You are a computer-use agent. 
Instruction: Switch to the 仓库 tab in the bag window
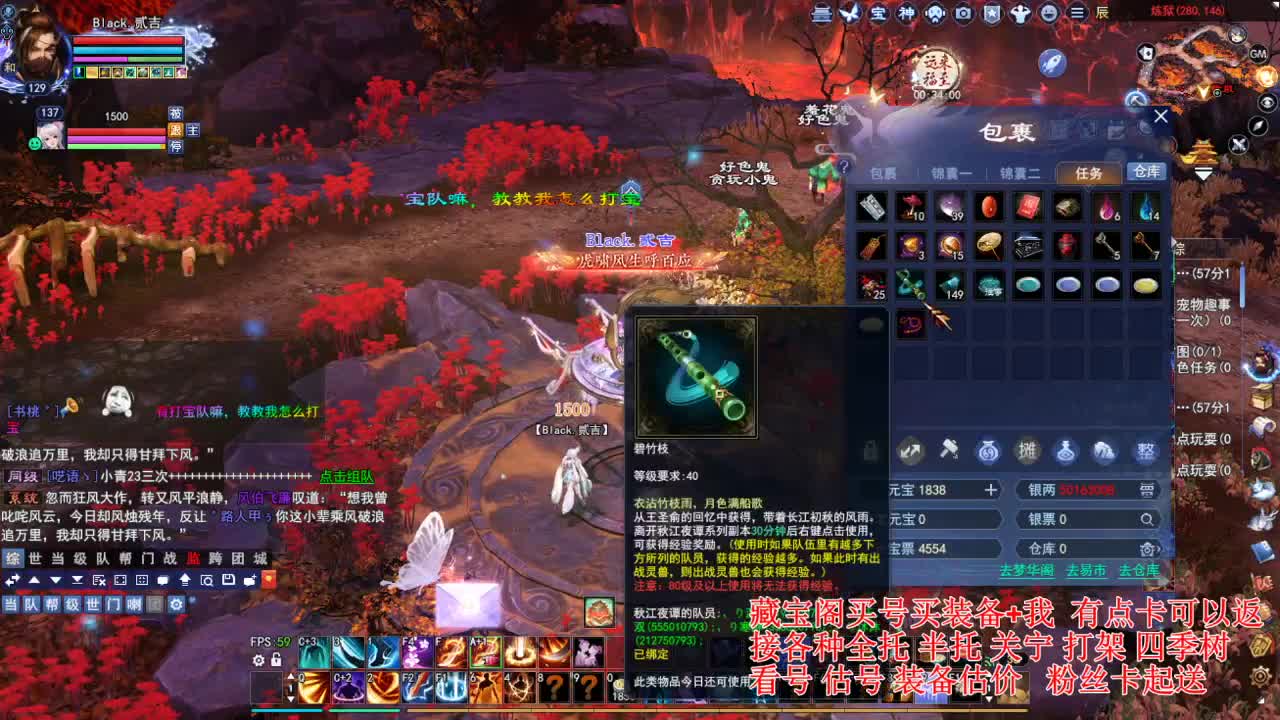1146,171
